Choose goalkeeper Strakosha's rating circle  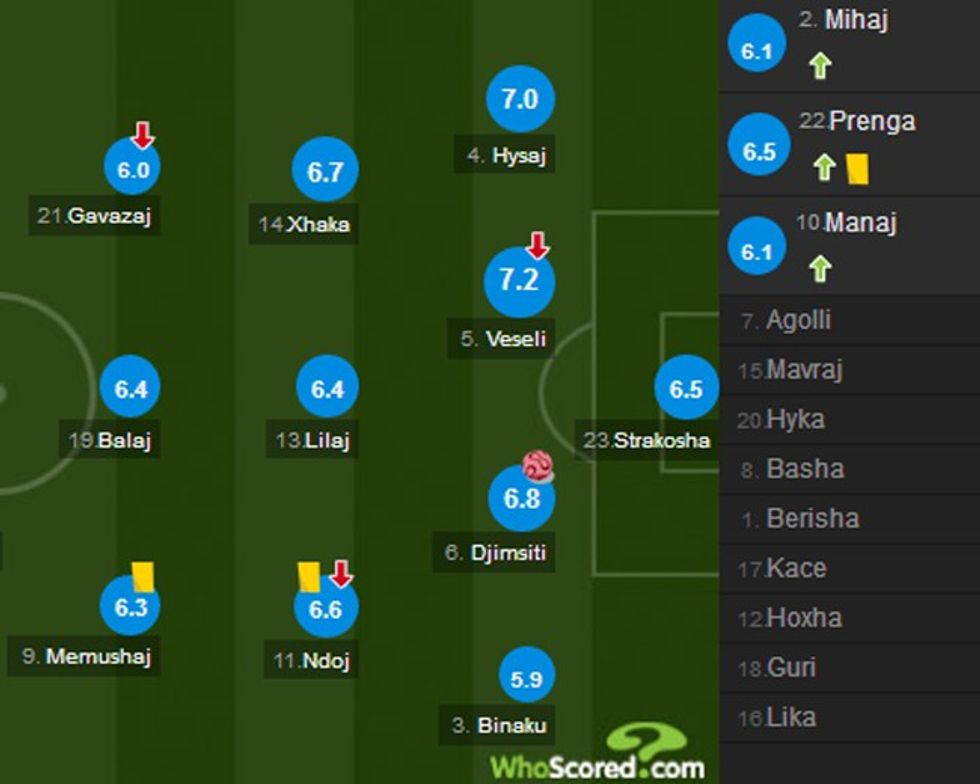click(x=686, y=389)
